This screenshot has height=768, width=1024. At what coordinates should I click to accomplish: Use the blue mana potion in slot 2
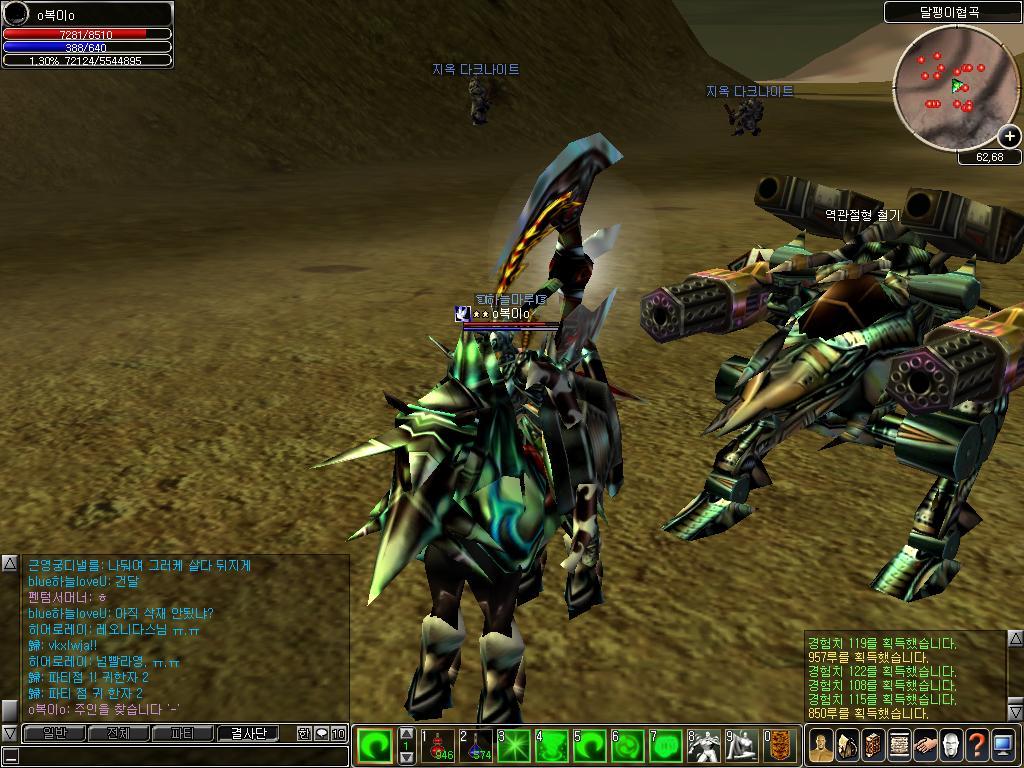tap(477, 745)
